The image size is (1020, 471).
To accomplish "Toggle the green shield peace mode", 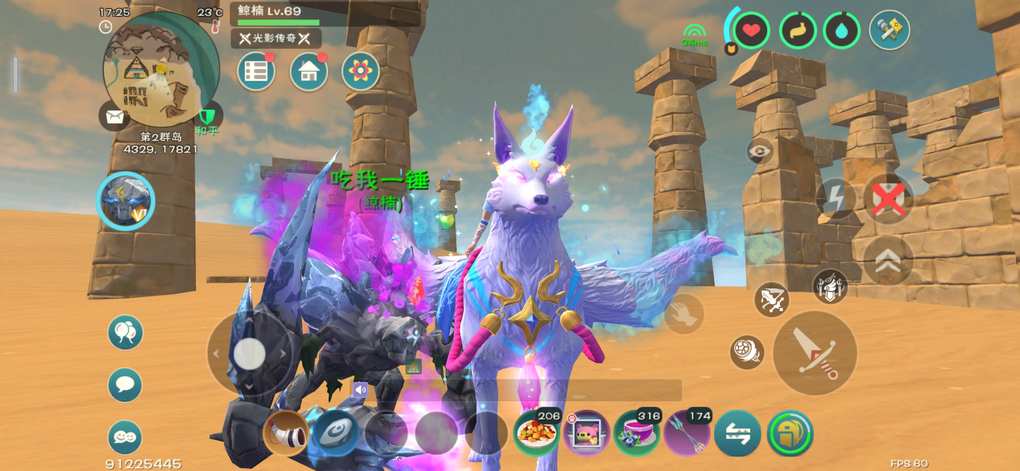I will click(x=207, y=115).
